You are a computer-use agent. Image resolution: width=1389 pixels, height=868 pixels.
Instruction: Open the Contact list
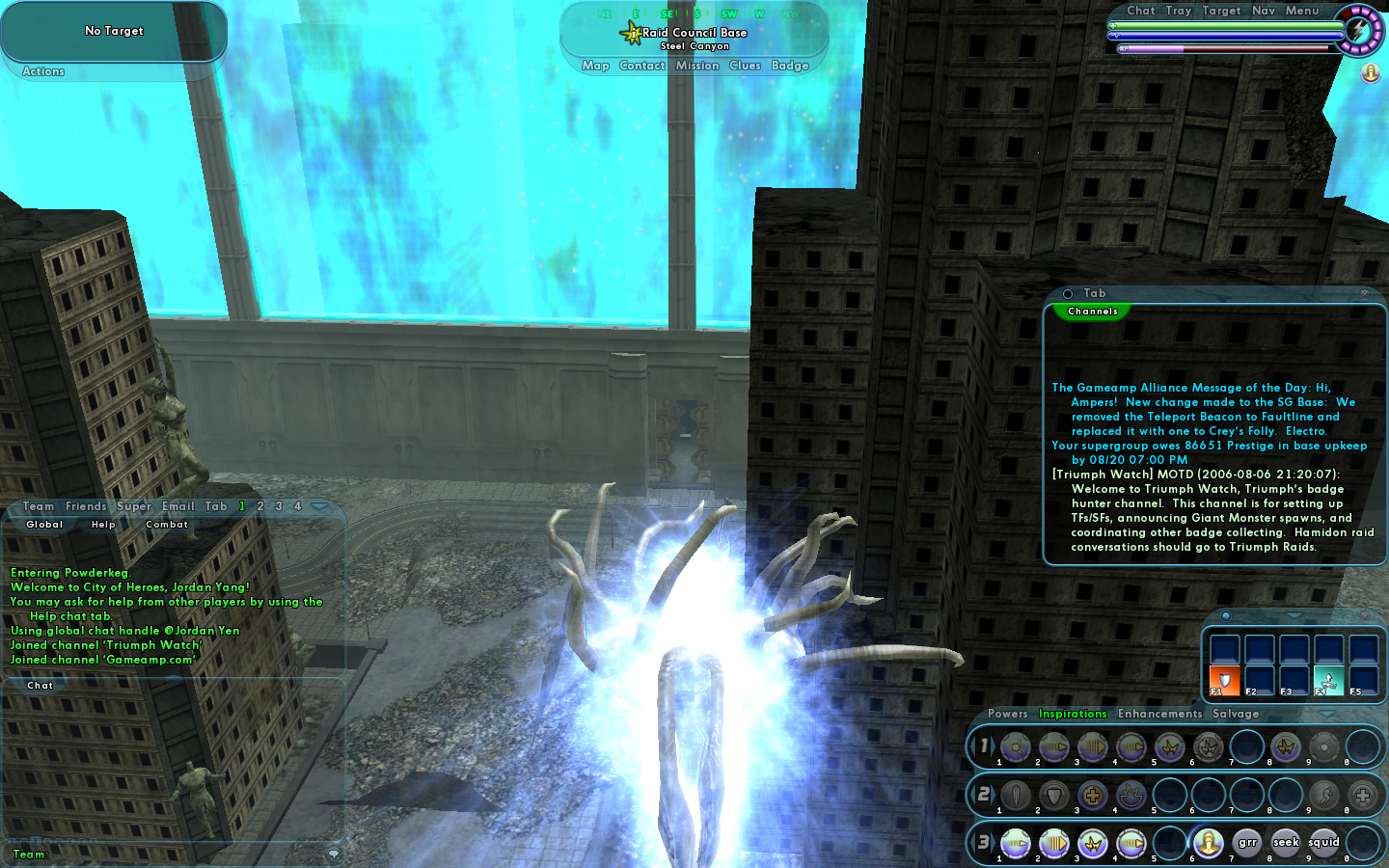[642, 66]
